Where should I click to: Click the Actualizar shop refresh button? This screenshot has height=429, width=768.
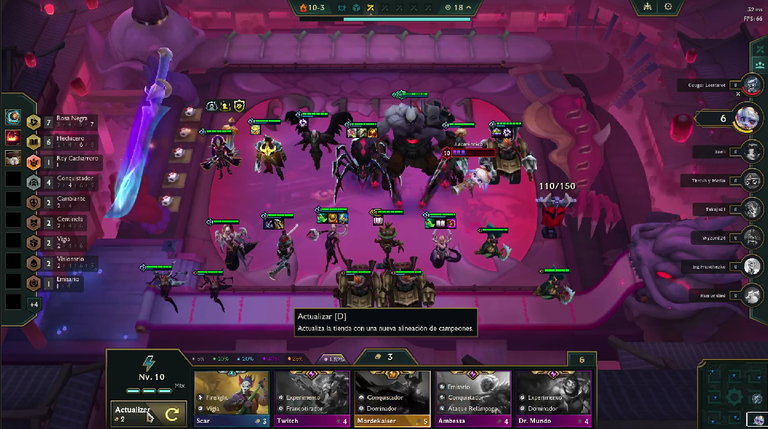(146, 411)
